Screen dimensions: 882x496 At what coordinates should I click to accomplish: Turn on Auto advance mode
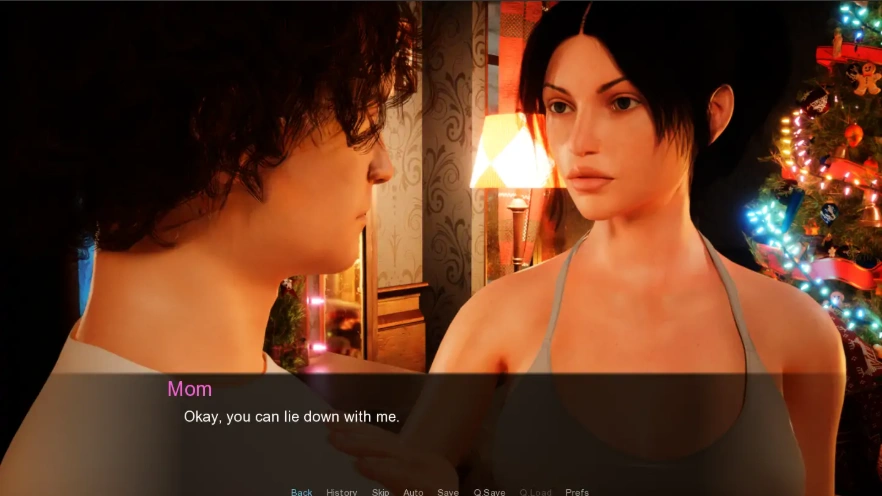coord(413,492)
